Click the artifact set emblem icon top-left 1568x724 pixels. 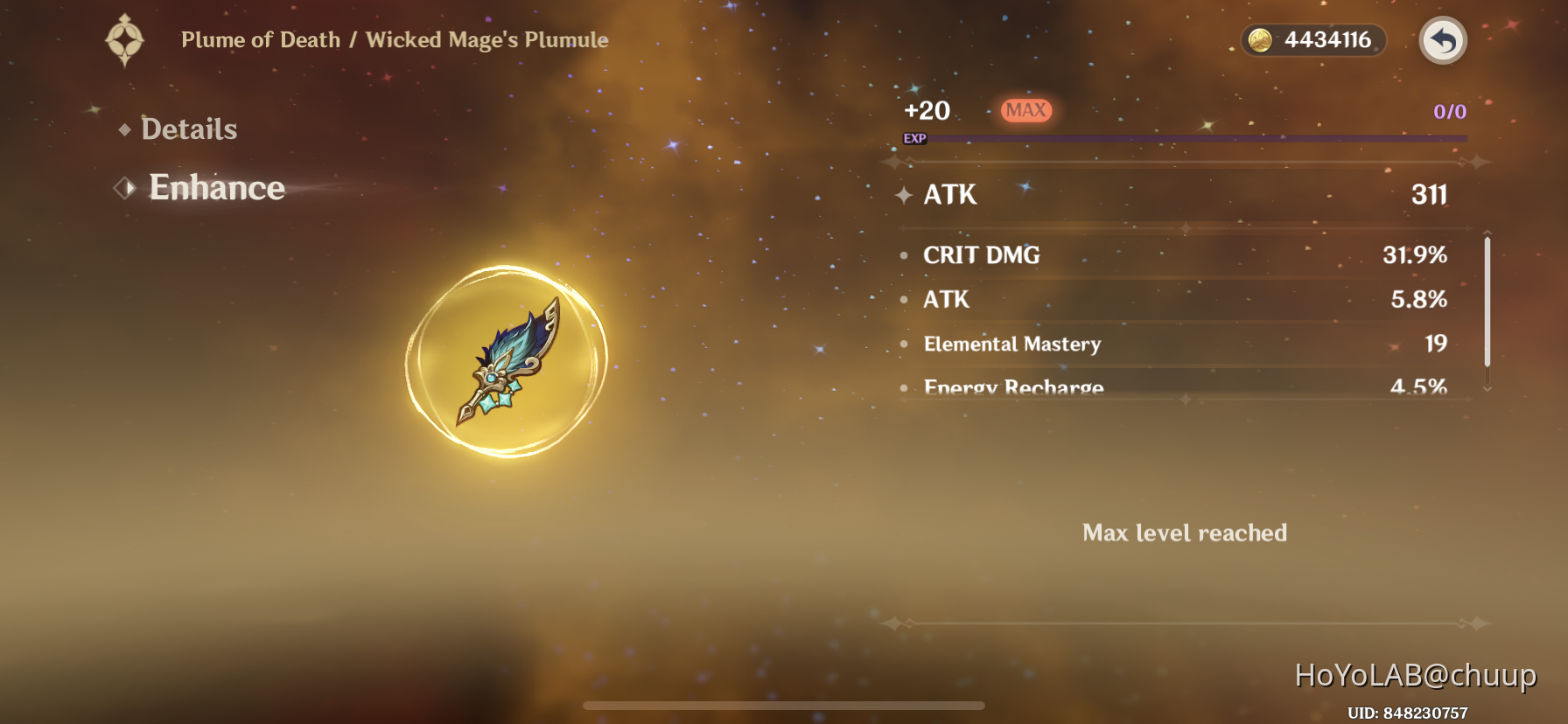pos(125,39)
